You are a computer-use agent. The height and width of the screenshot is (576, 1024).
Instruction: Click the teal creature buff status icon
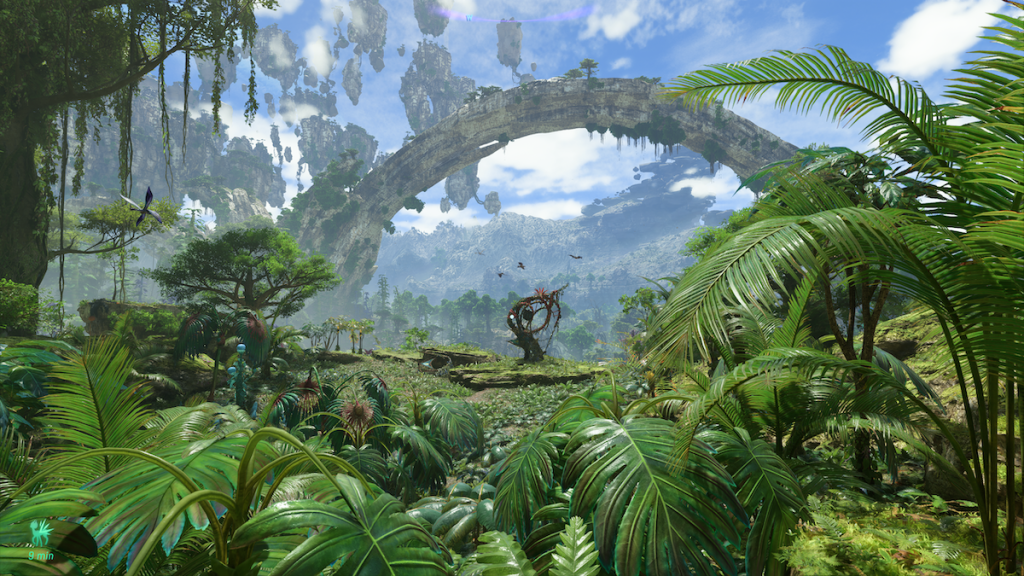click(40, 533)
